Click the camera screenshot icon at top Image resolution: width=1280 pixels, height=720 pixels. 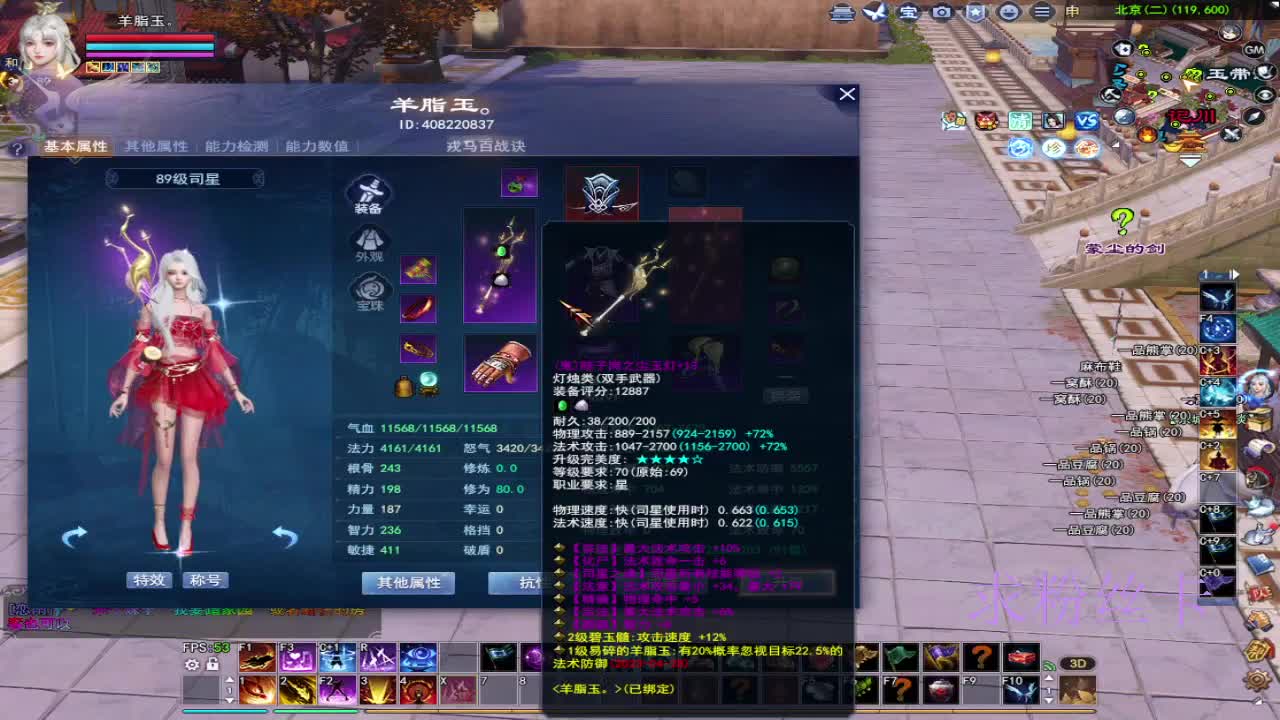click(941, 14)
